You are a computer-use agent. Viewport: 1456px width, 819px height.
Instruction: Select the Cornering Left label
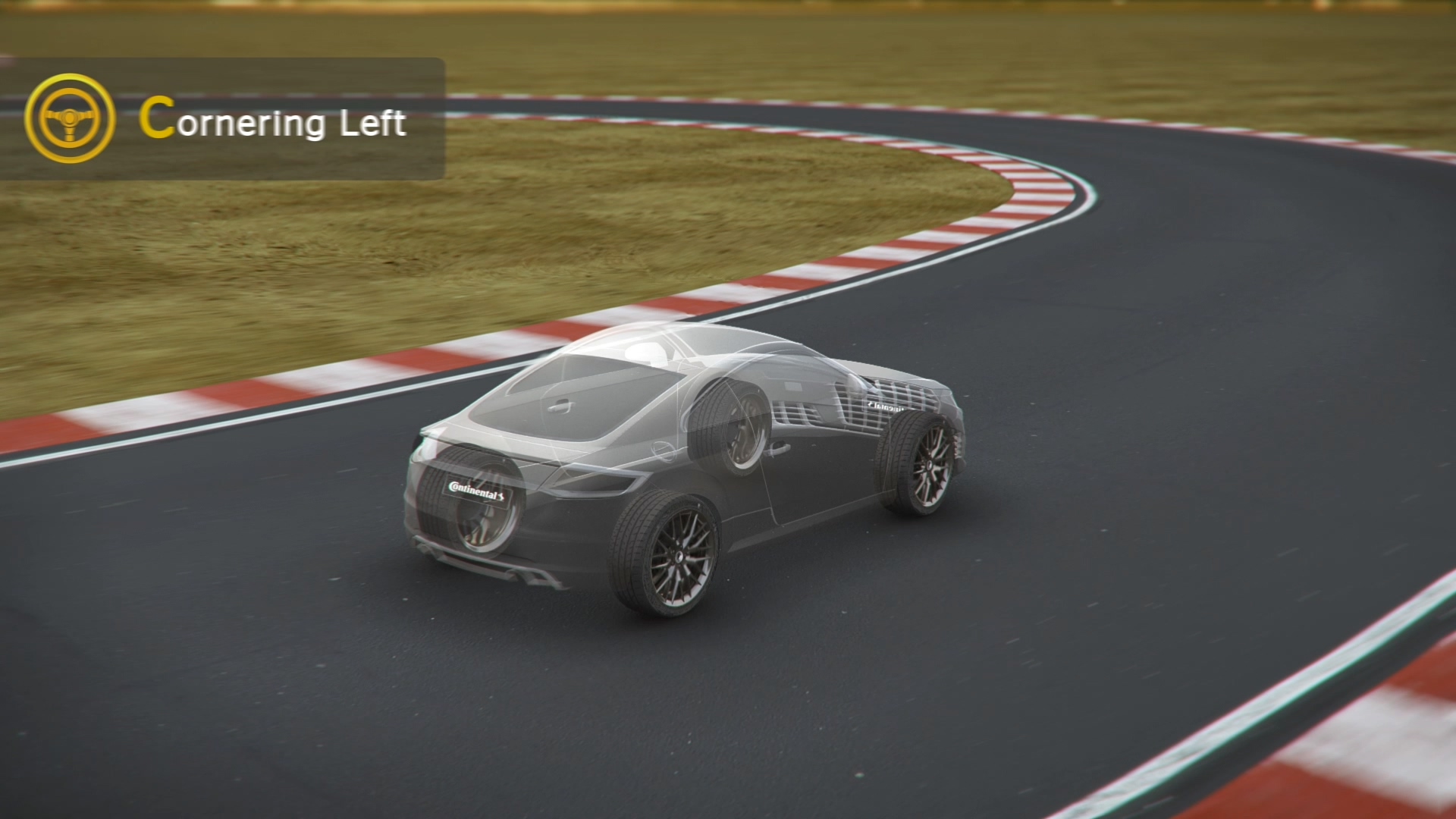(273, 121)
